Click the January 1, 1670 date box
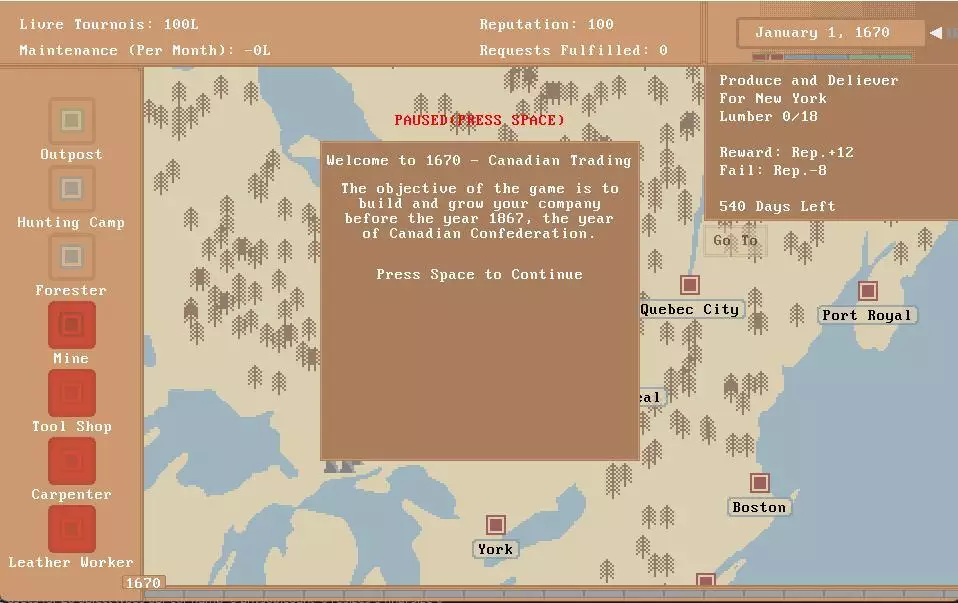Image resolution: width=958 pixels, height=603 pixels. 821,33
